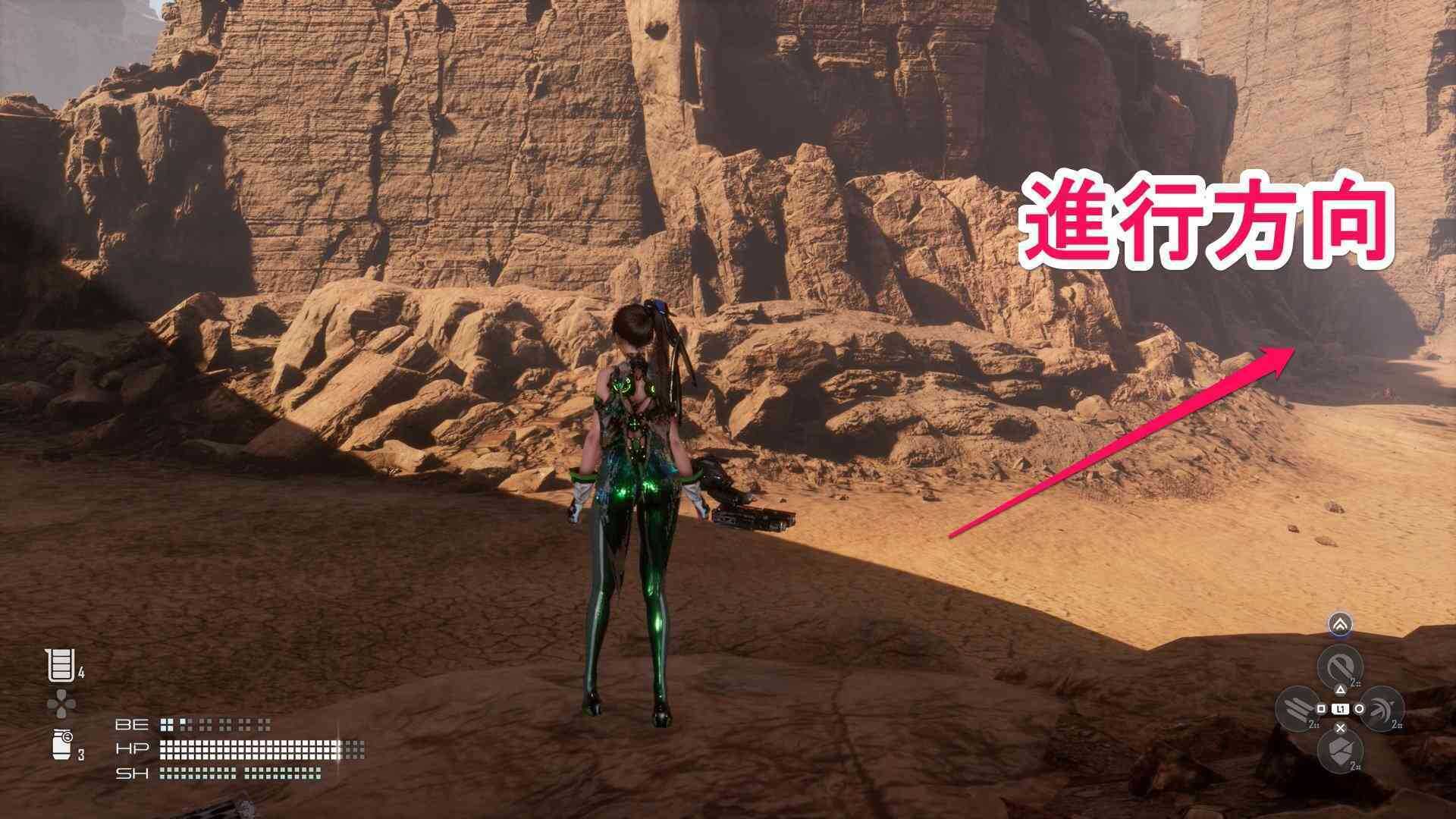
Task: Click the character Eve standing in center
Action: point(637,500)
